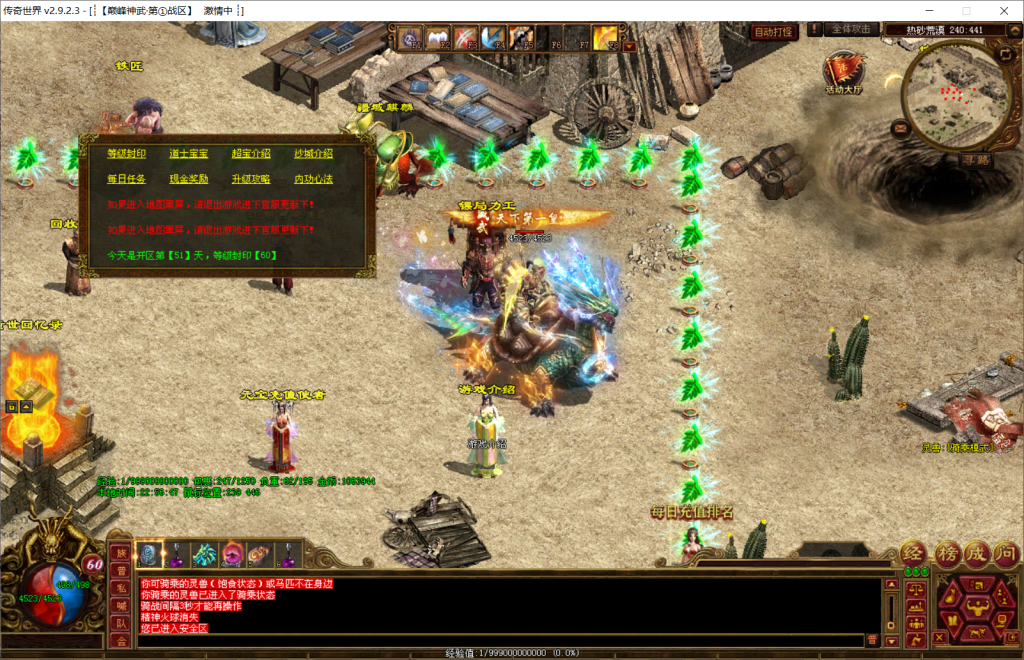Select the 道士宝宝 link

[188, 154]
